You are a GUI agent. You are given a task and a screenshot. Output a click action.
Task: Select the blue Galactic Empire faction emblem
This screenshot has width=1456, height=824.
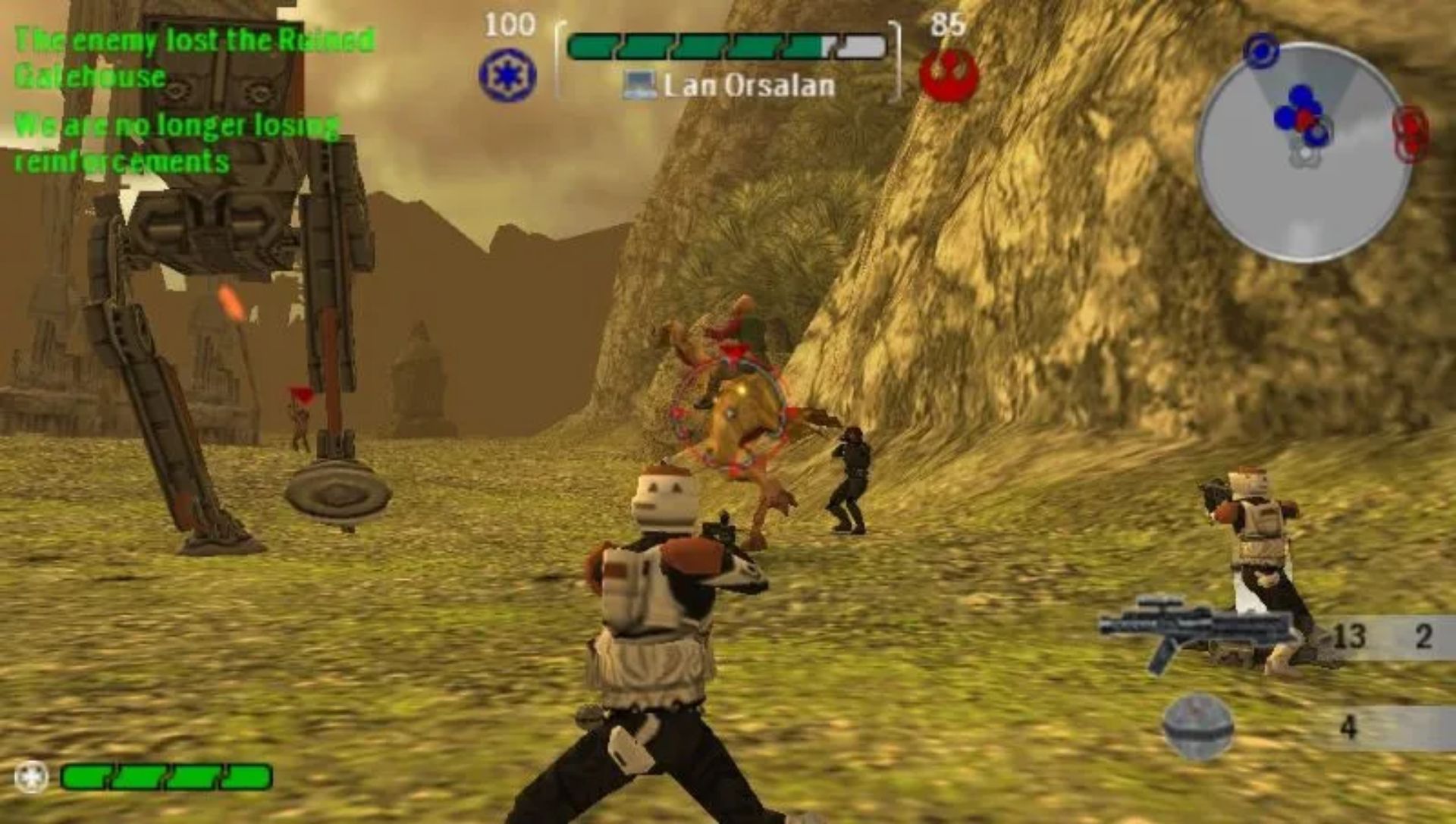pyautogui.click(x=507, y=75)
